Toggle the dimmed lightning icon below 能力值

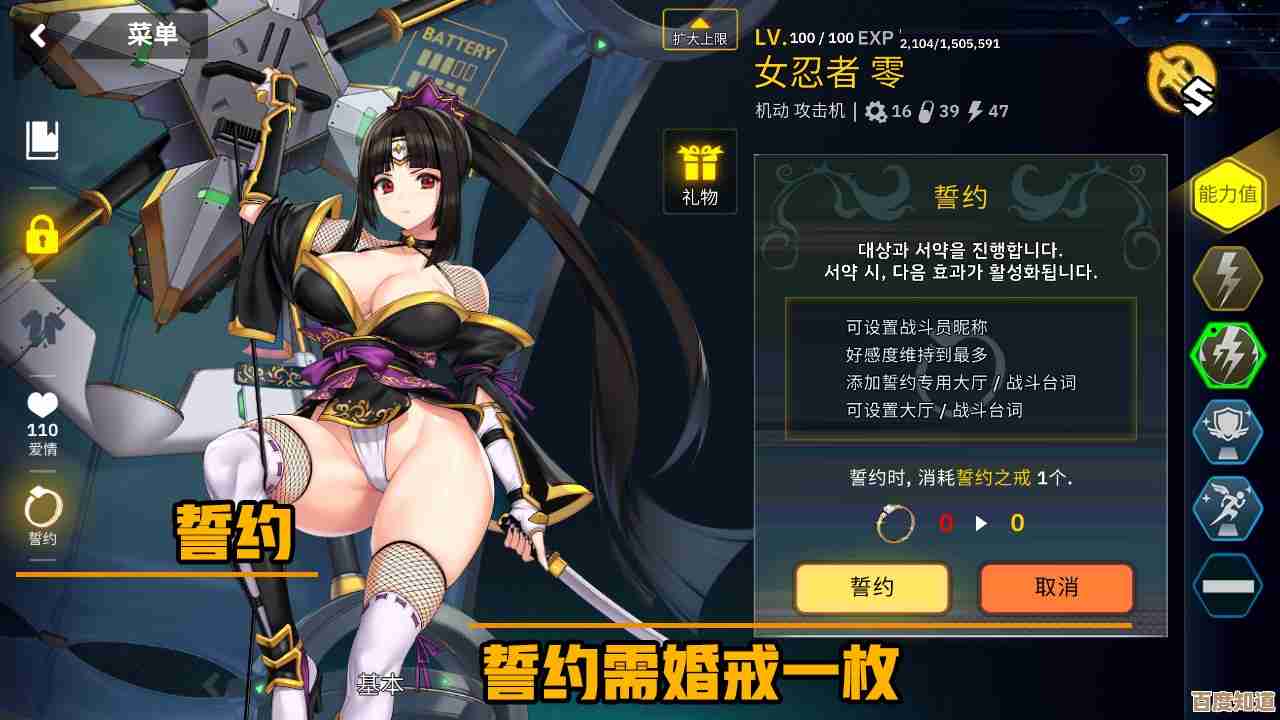[1227, 277]
